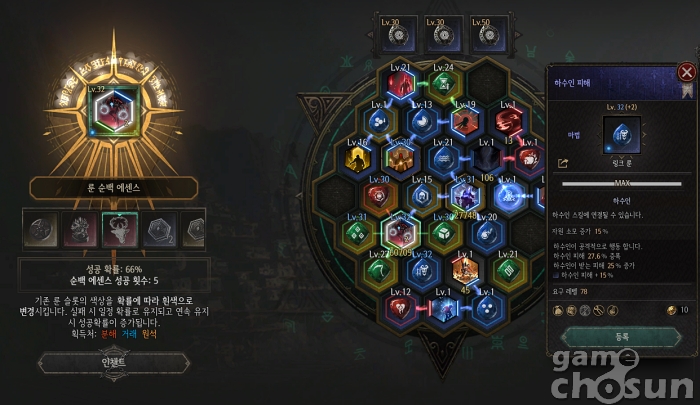
Task: Choose the hexagon essence marked with 2
Action: point(158,229)
